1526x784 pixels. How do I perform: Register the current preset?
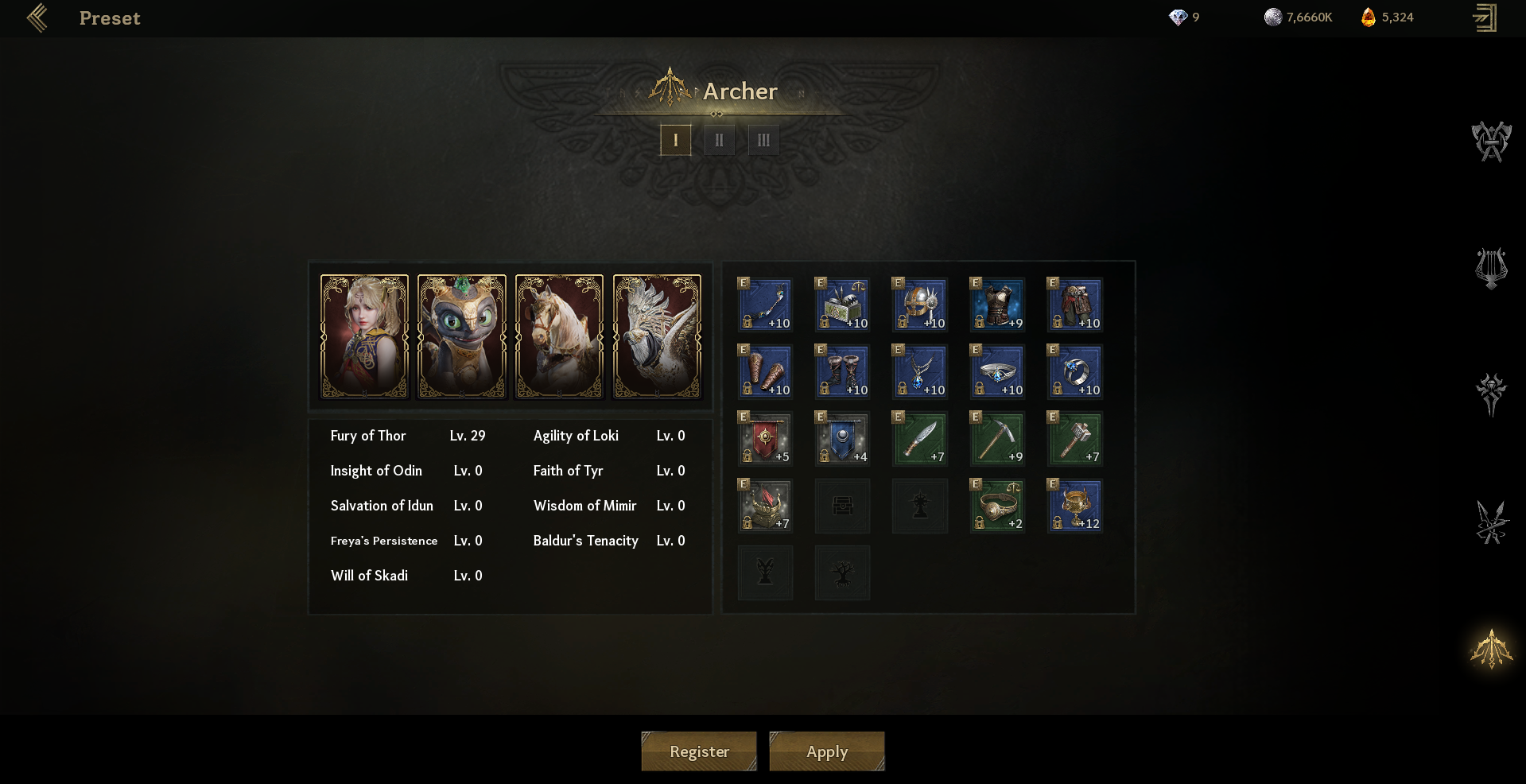[x=699, y=751]
